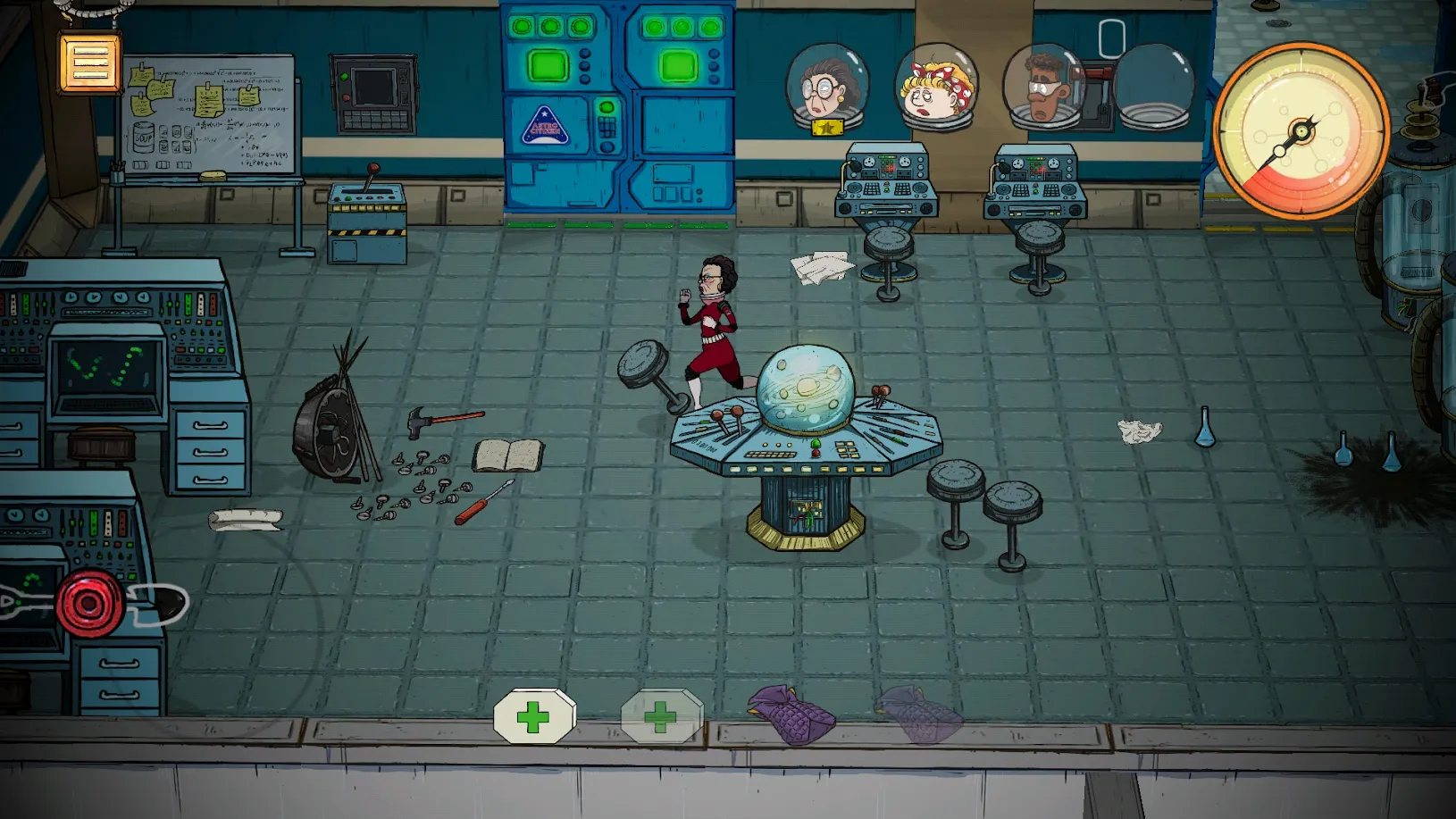Pick the solid purple mitt item

click(791, 714)
